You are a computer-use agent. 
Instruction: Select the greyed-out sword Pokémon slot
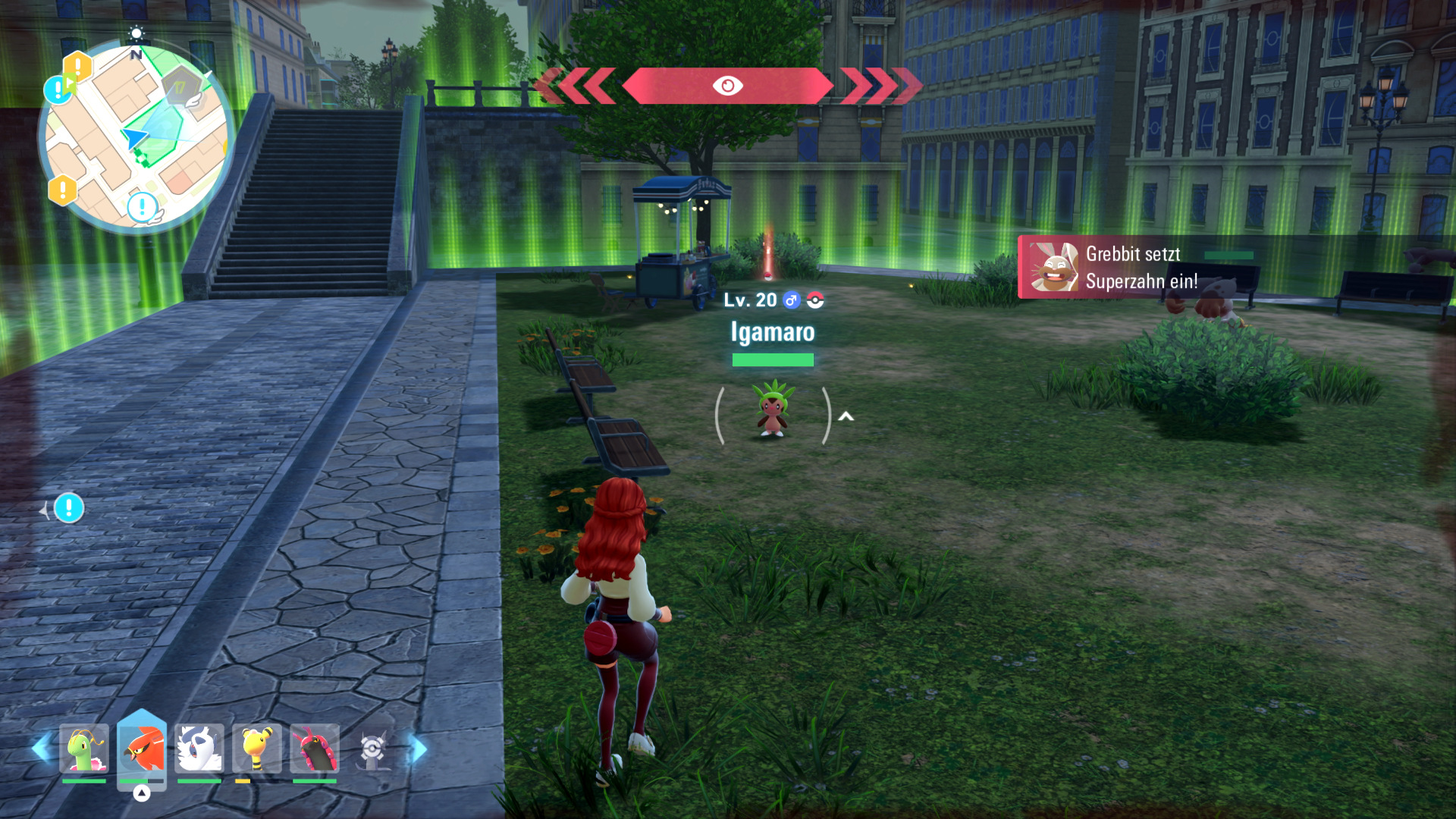click(372, 749)
